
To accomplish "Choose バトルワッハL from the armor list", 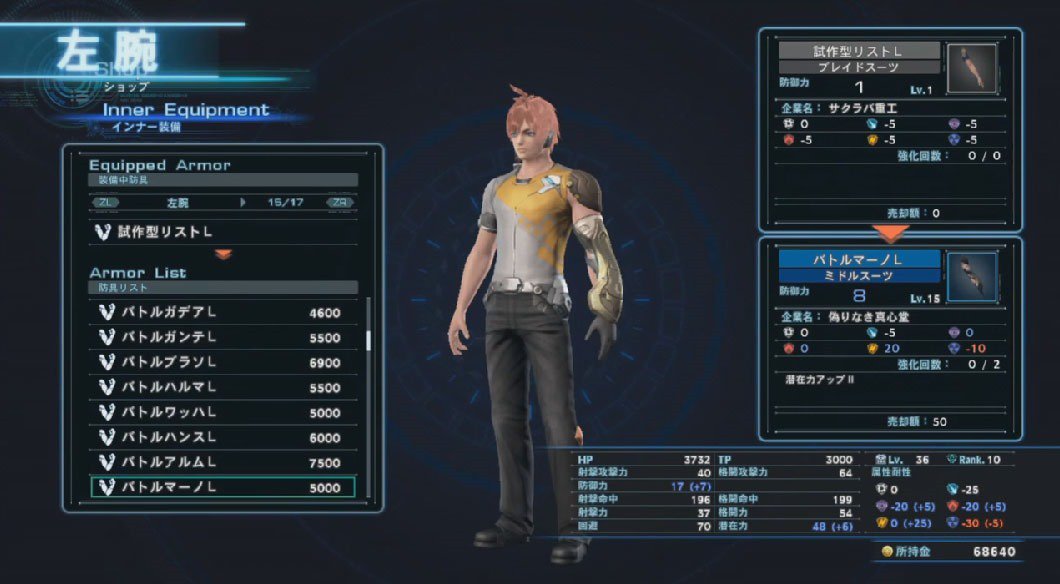I will (x=222, y=412).
